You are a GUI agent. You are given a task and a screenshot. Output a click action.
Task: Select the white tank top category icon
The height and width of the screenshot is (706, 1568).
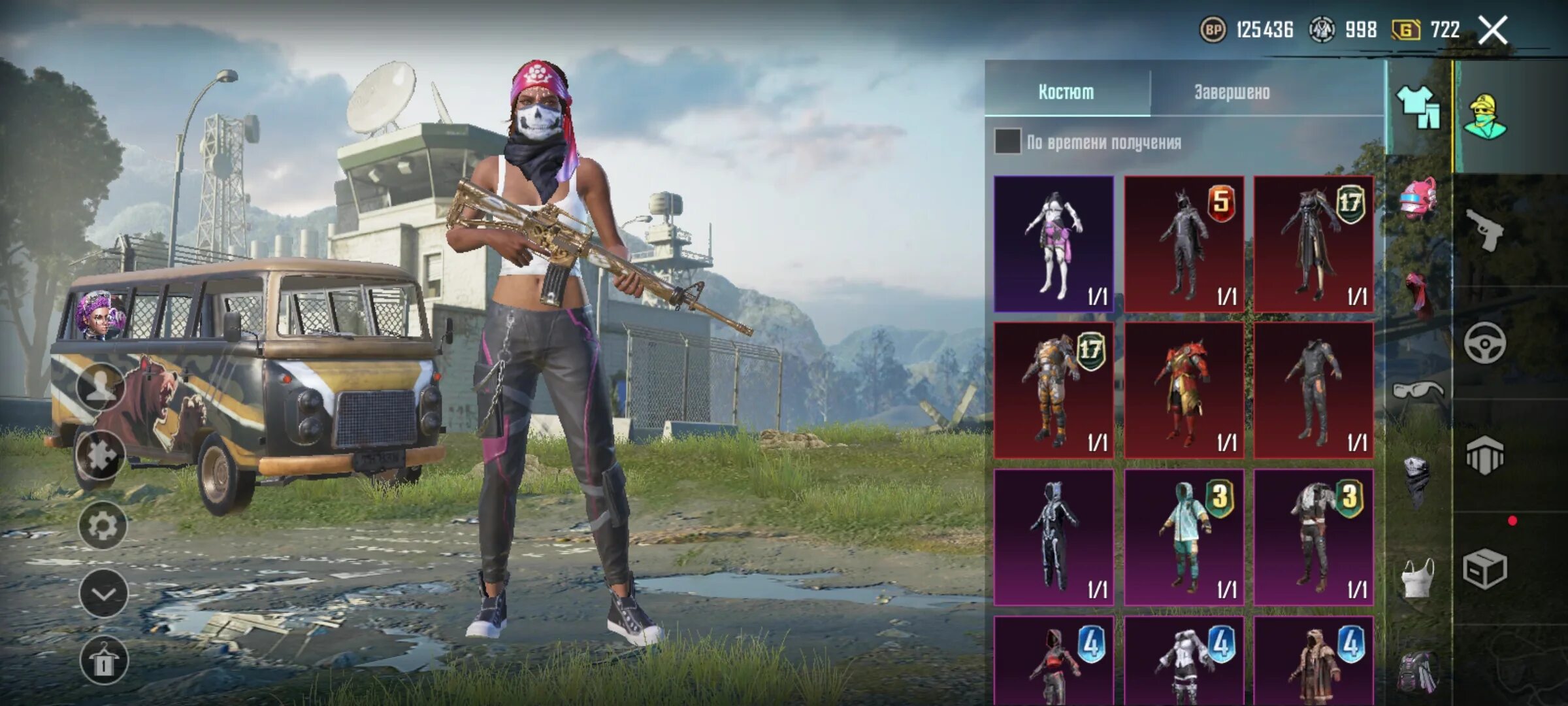(1418, 578)
